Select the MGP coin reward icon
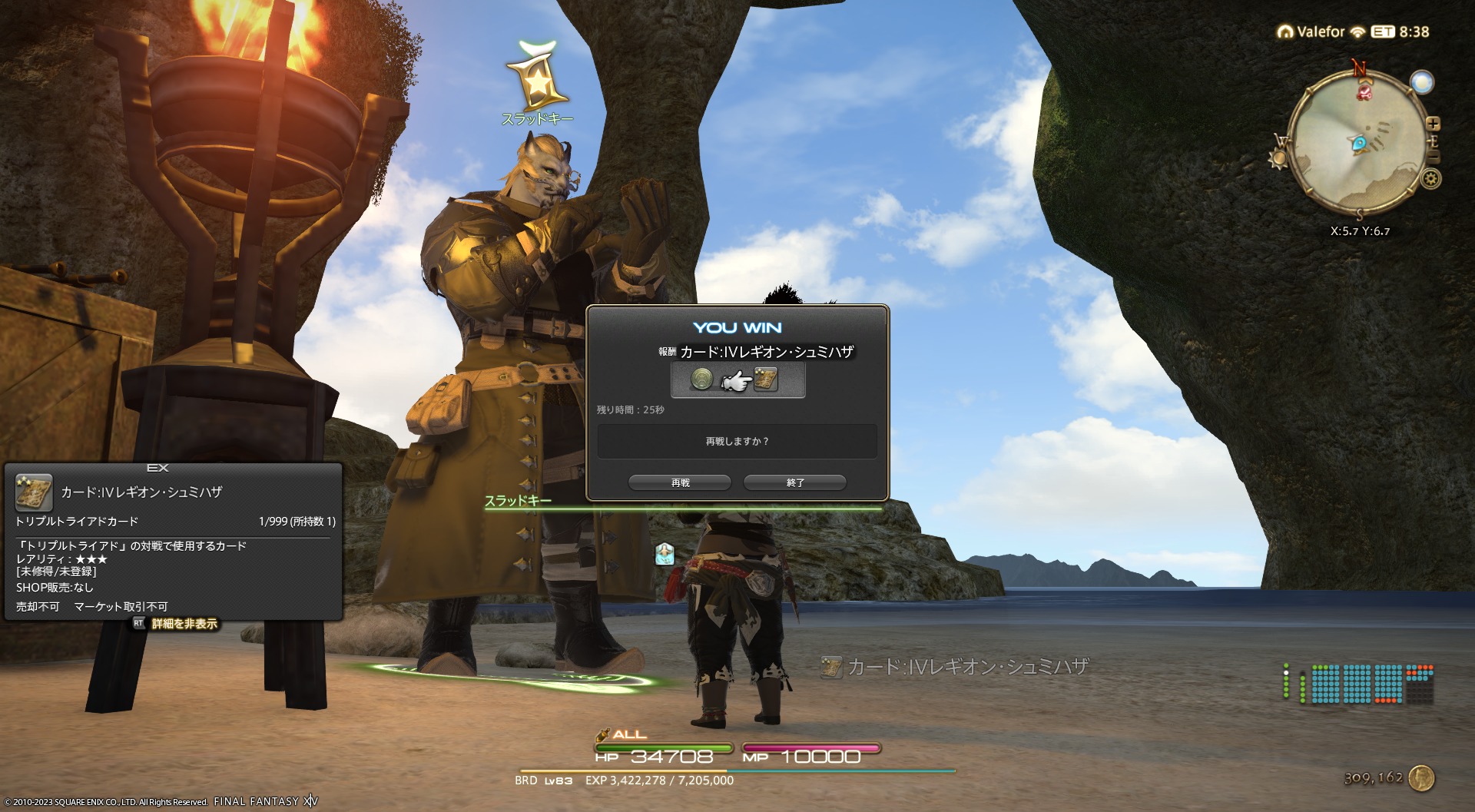This screenshot has height=812, width=1475. [x=701, y=379]
